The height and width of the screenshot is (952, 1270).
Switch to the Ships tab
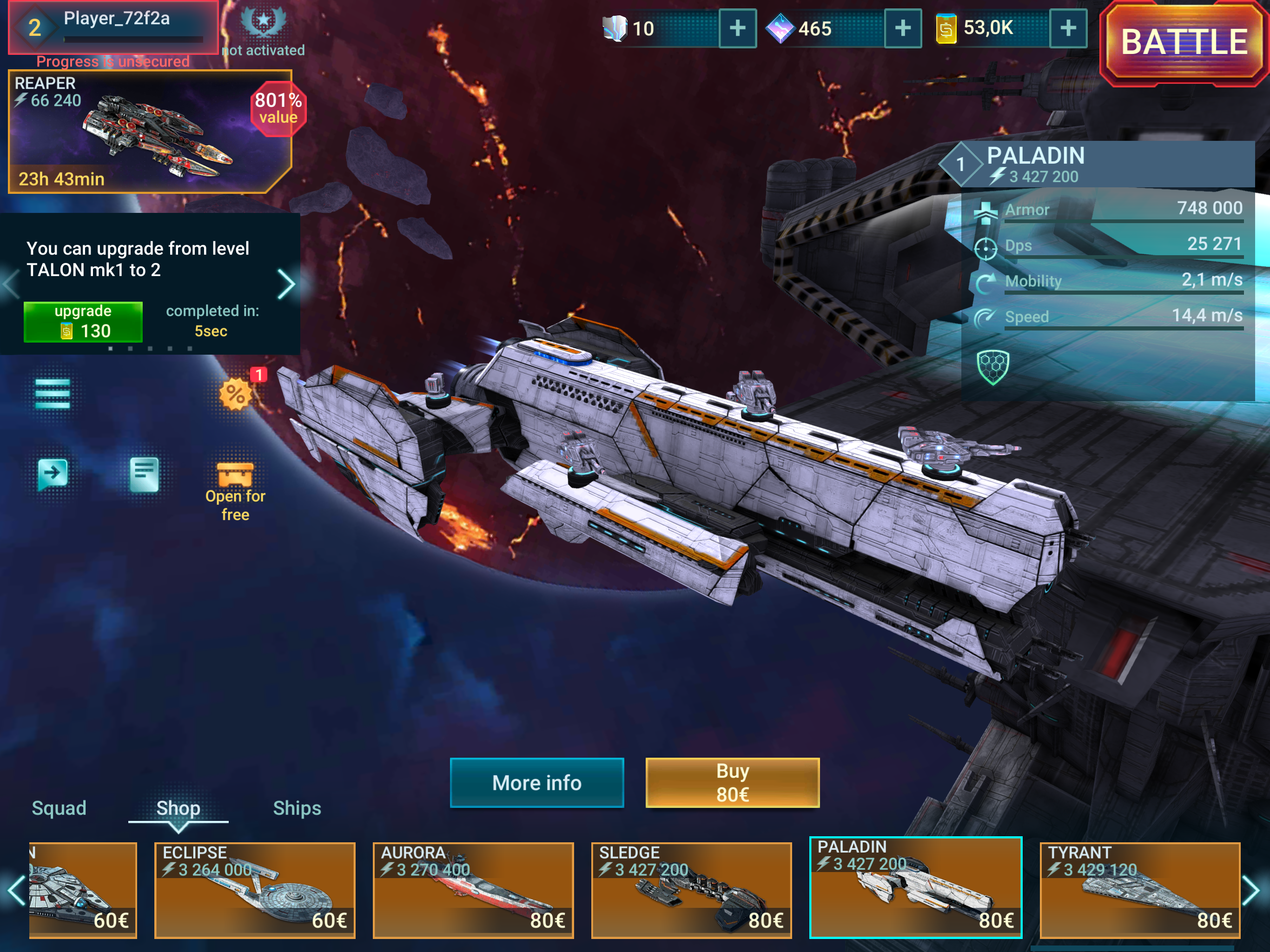click(x=297, y=808)
